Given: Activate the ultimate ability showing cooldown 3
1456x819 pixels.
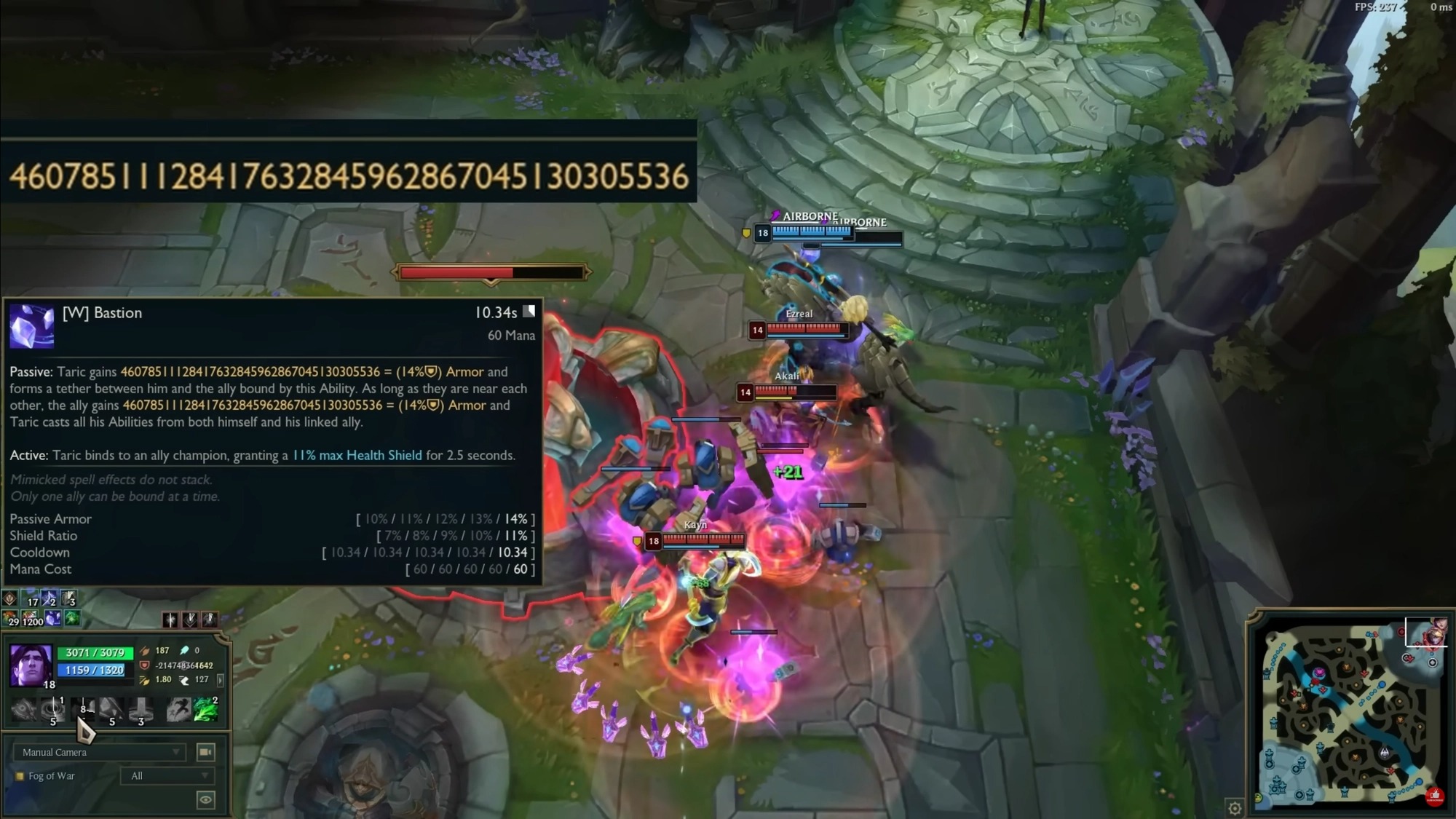Looking at the screenshot, I should pyautogui.click(x=141, y=708).
